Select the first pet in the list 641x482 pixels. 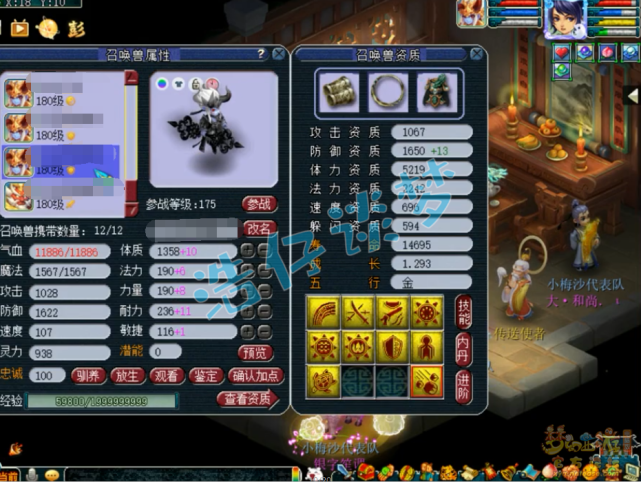click(x=60, y=93)
